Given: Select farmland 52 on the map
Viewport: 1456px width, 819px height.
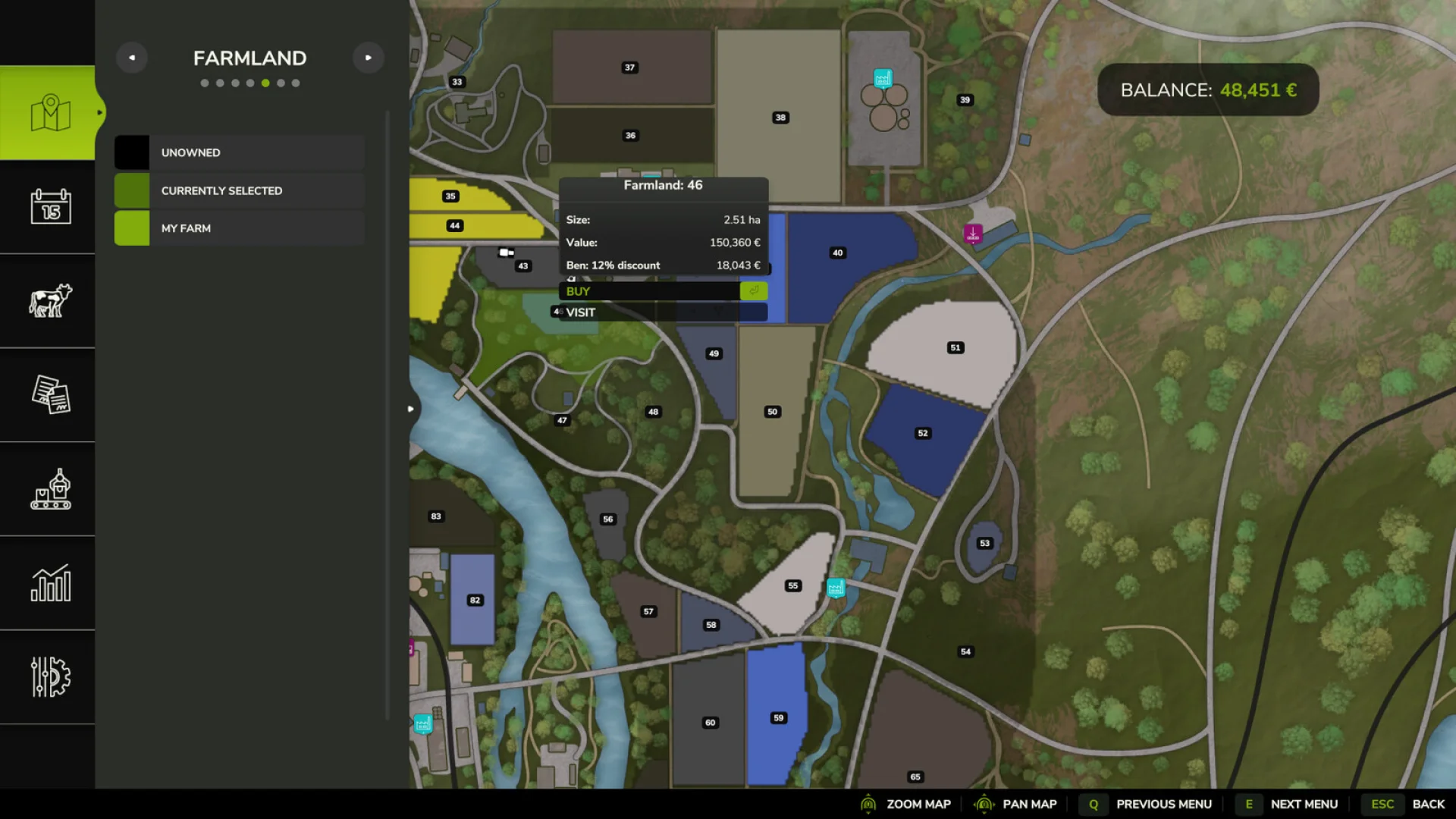Looking at the screenshot, I should coord(922,433).
